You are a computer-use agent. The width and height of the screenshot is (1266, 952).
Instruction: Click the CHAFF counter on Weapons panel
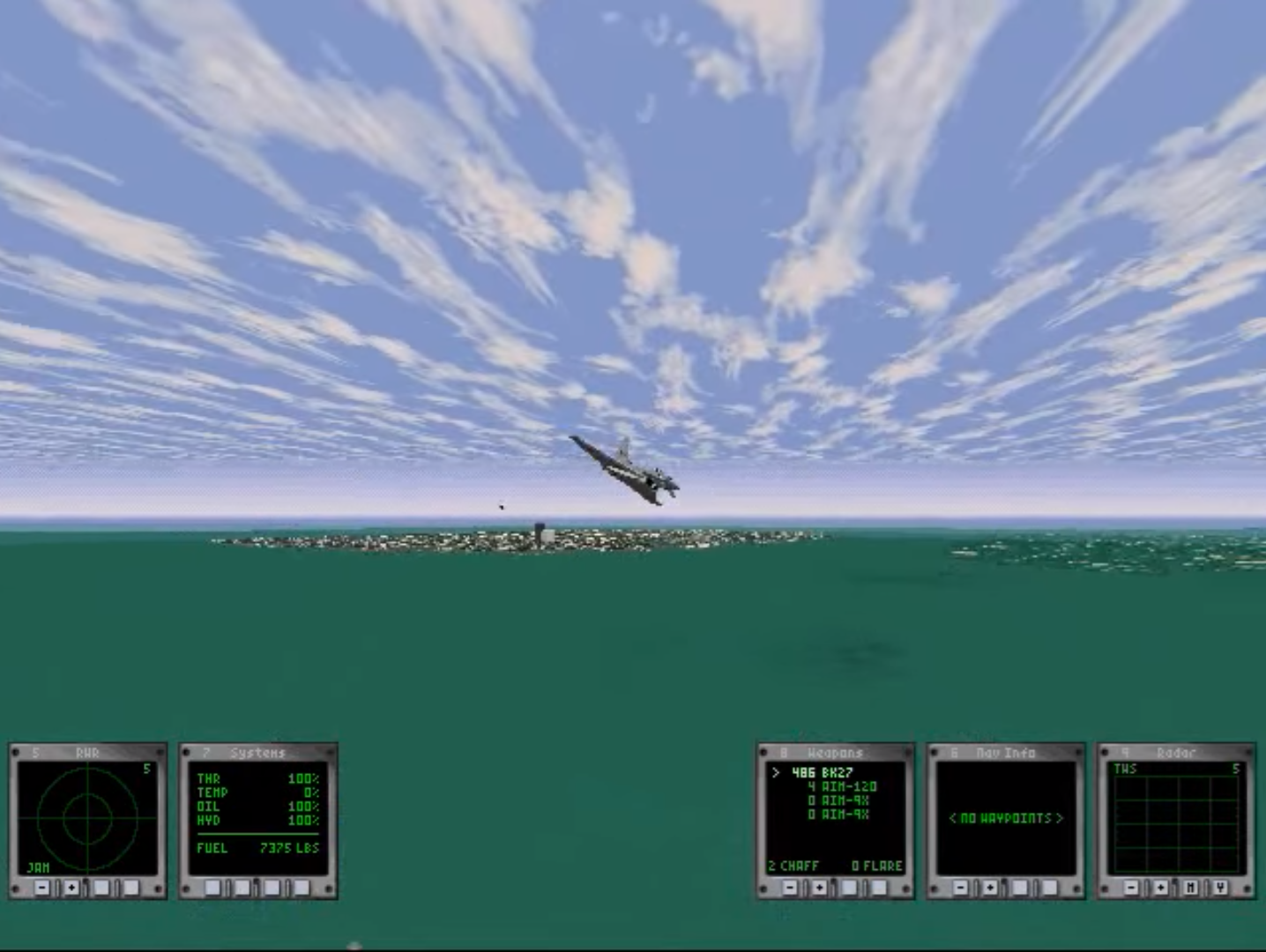[792, 866]
